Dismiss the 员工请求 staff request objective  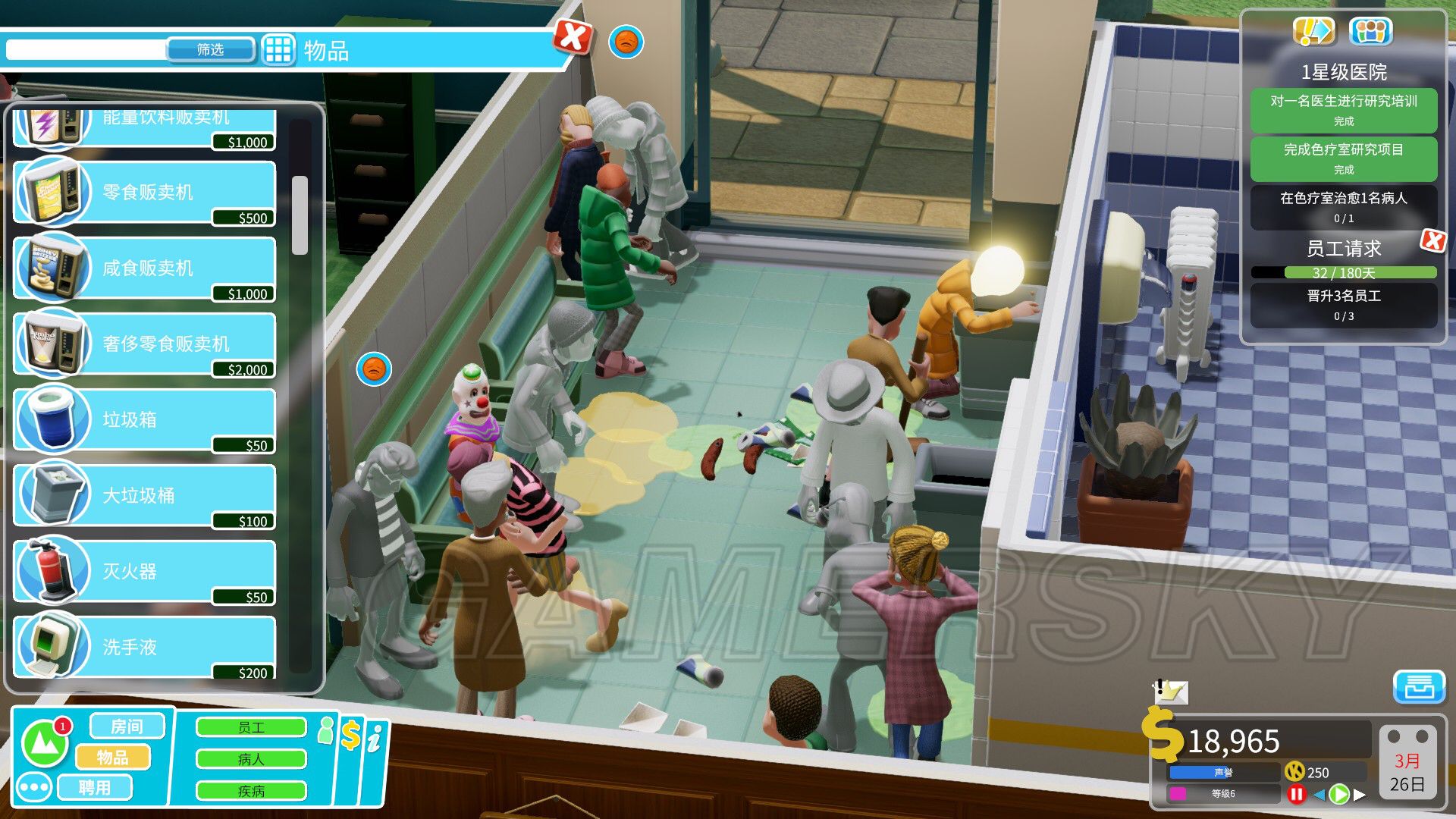1432,241
